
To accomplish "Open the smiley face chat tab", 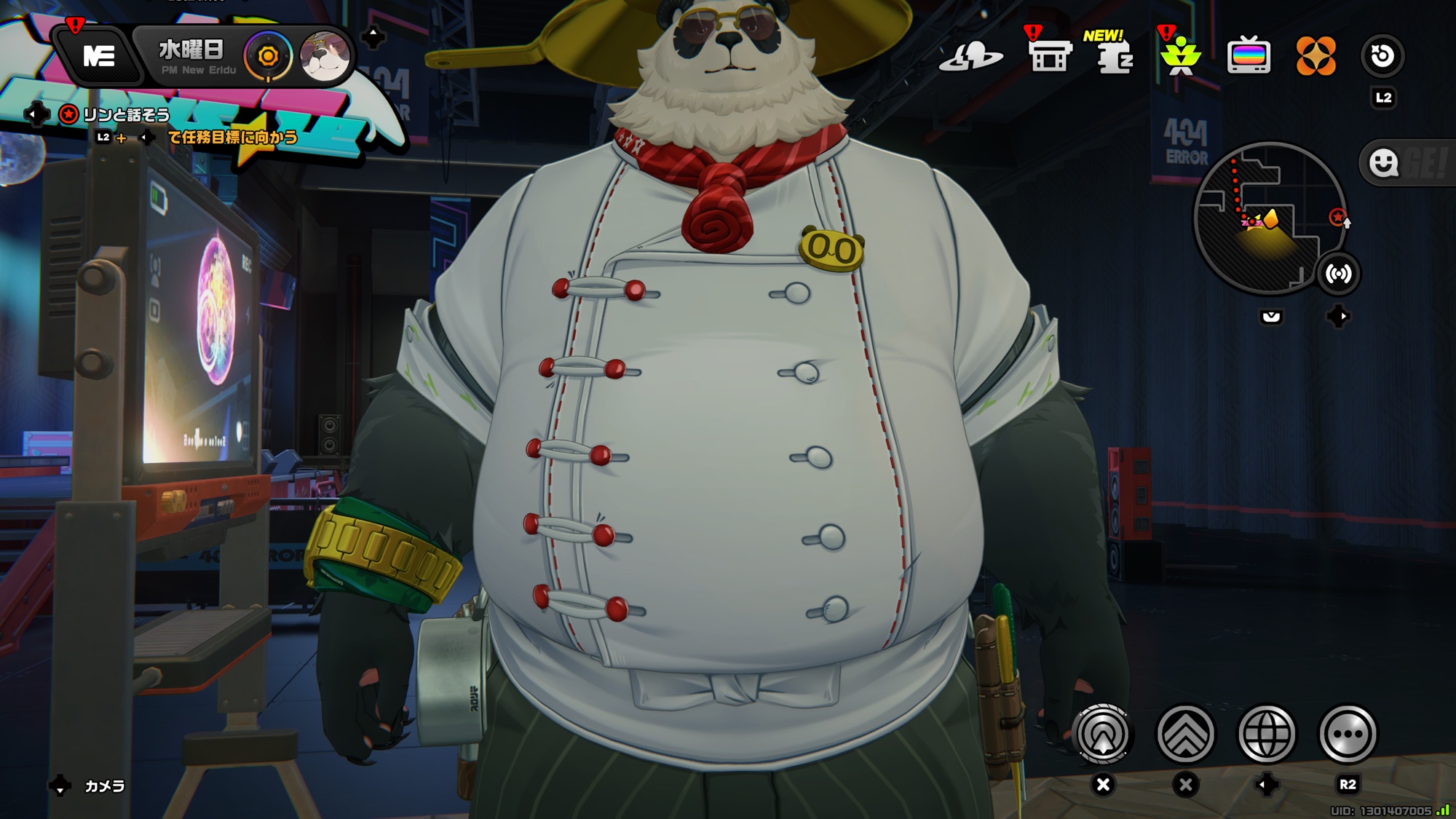I will click(x=1384, y=163).
